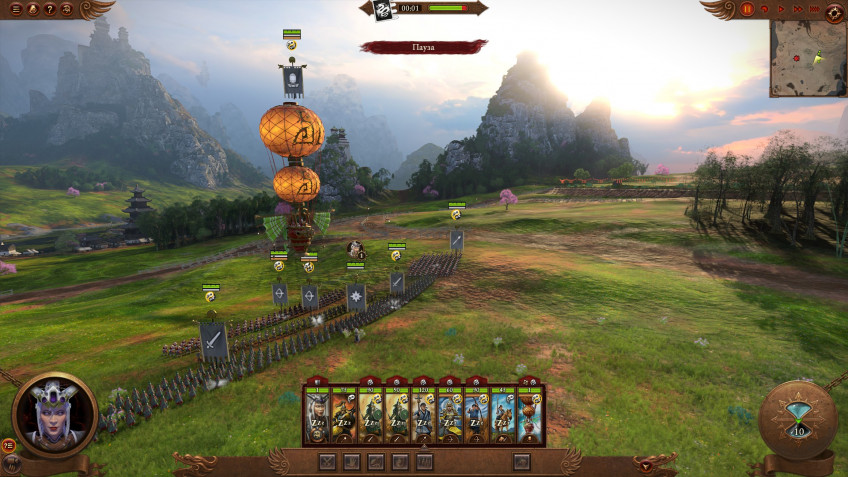
Task: Click the compass button beside the minimap
Action: coord(834,11)
